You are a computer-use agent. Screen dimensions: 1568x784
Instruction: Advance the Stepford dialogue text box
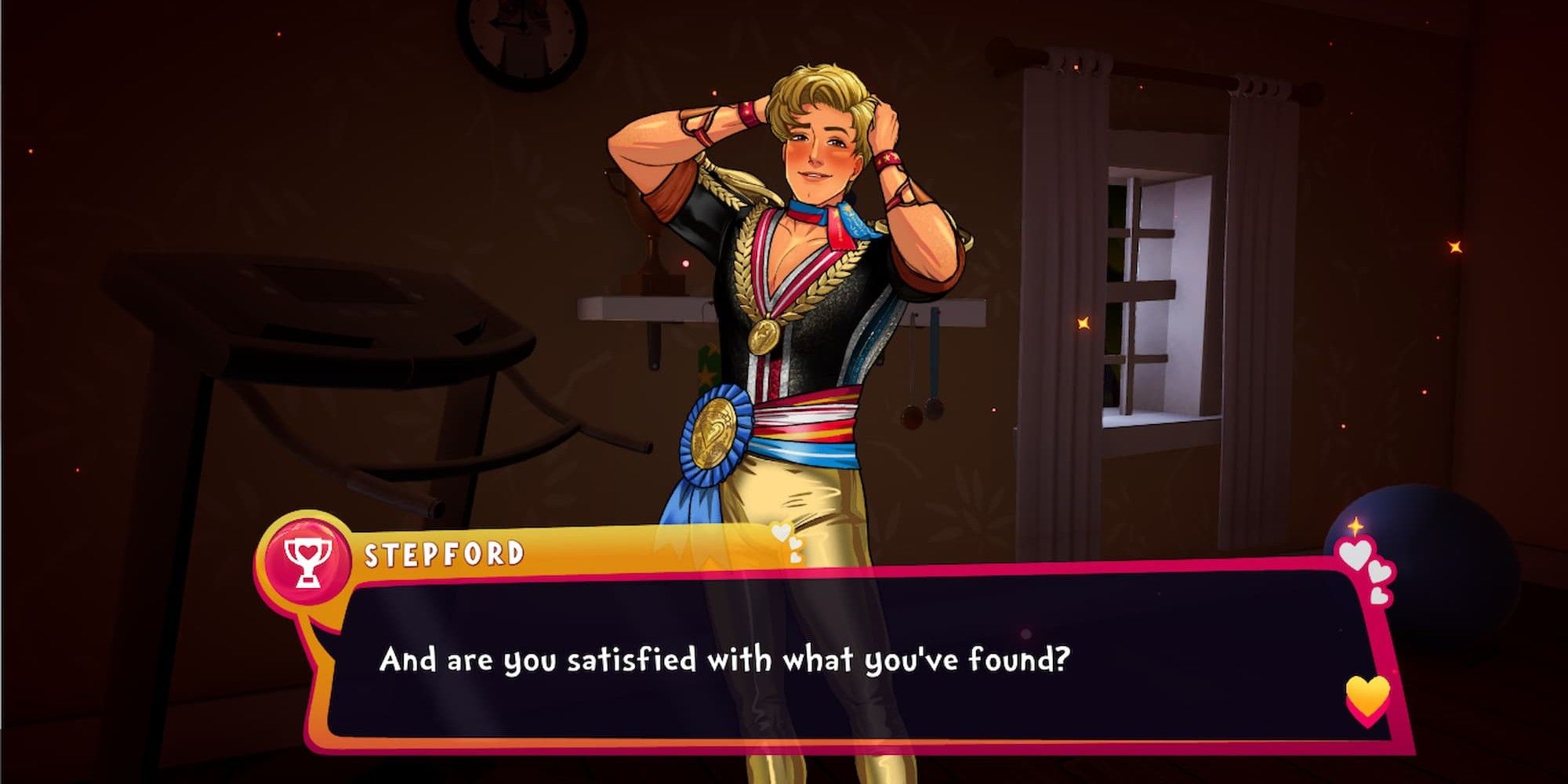784,659
